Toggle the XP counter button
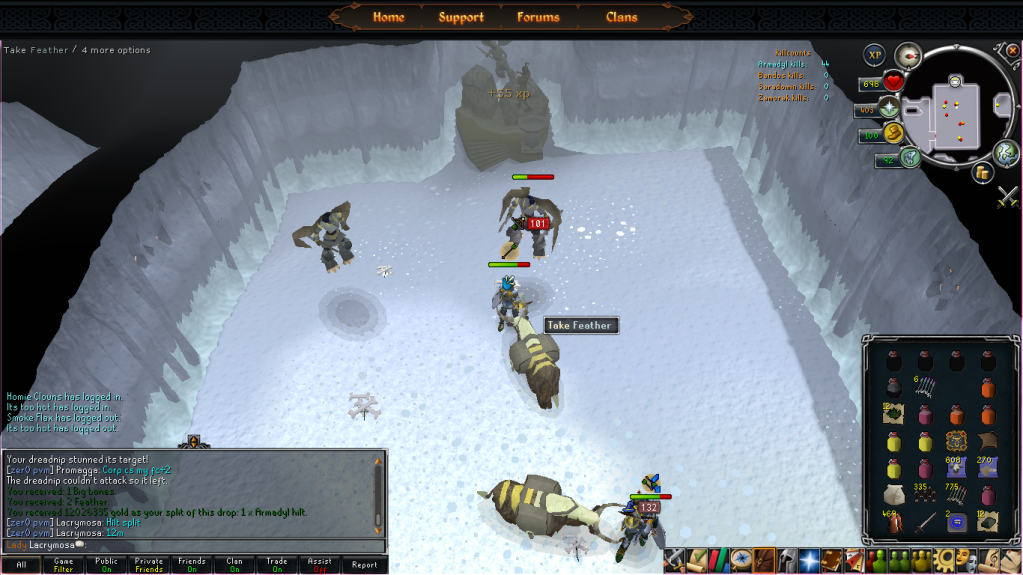Screen dimensions: 1023x575 pyautogui.click(x=875, y=54)
